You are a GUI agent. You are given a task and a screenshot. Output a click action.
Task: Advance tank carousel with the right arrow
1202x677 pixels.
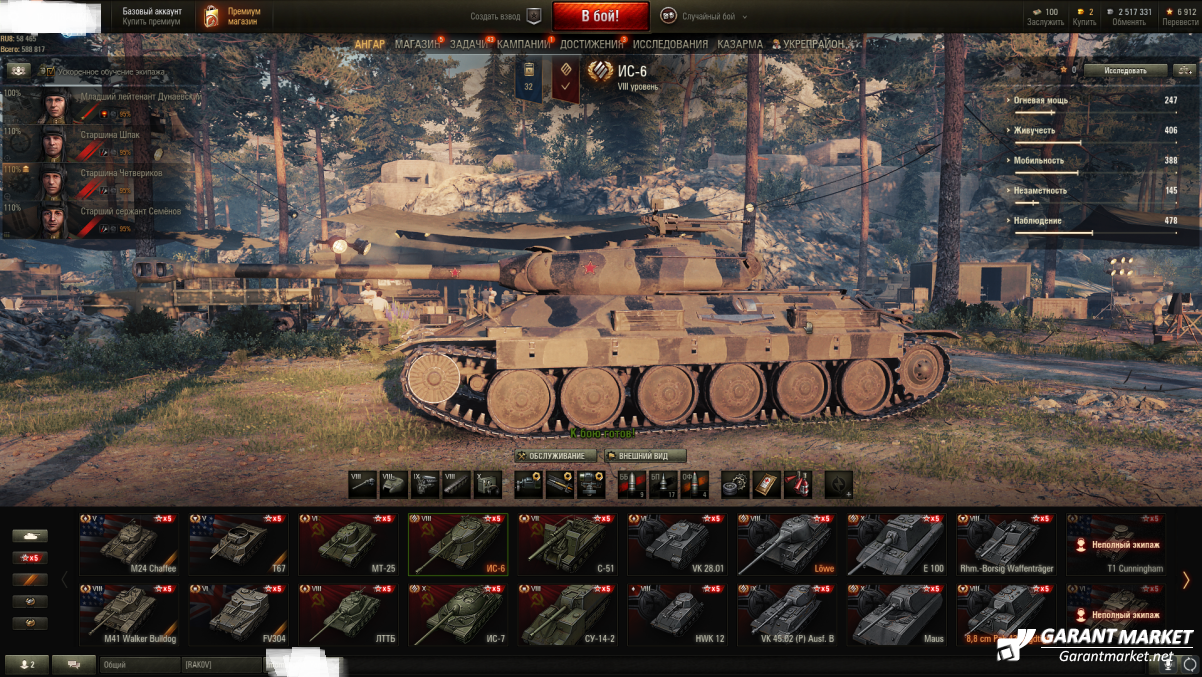pyautogui.click(x=1186, y=580)
